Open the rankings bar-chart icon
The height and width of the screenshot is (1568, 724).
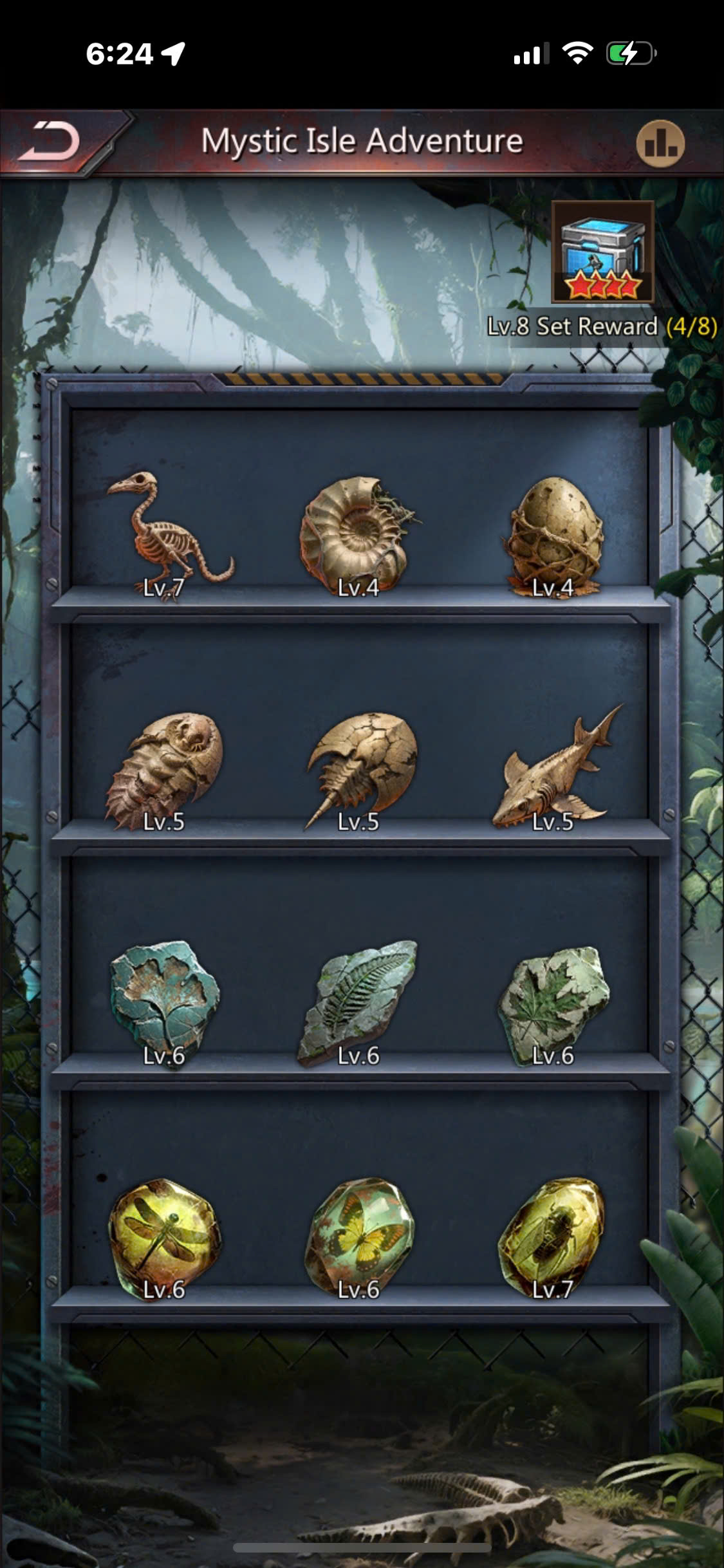pyautogui.click(x=660, y=143)
